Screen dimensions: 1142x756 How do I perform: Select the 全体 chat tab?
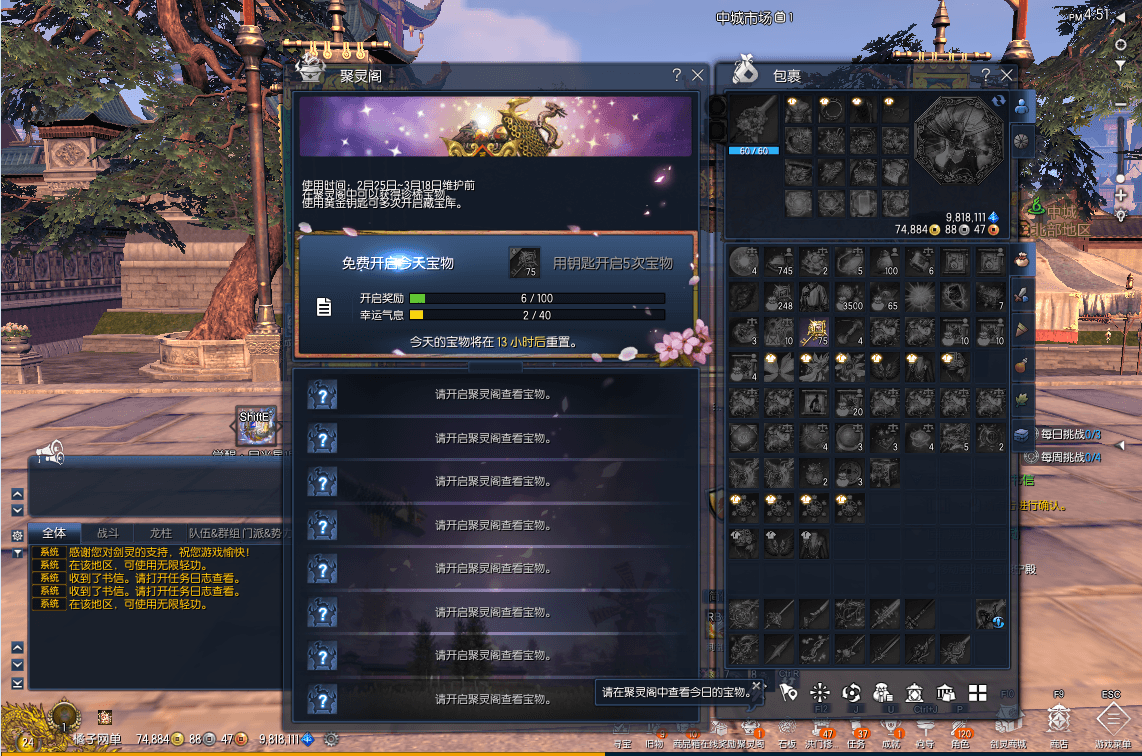point(54,533)
